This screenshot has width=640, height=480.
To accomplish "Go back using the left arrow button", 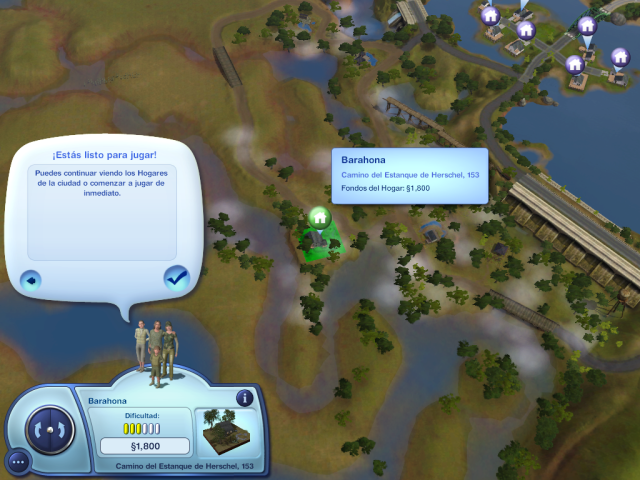I will (x=31, y=279).
